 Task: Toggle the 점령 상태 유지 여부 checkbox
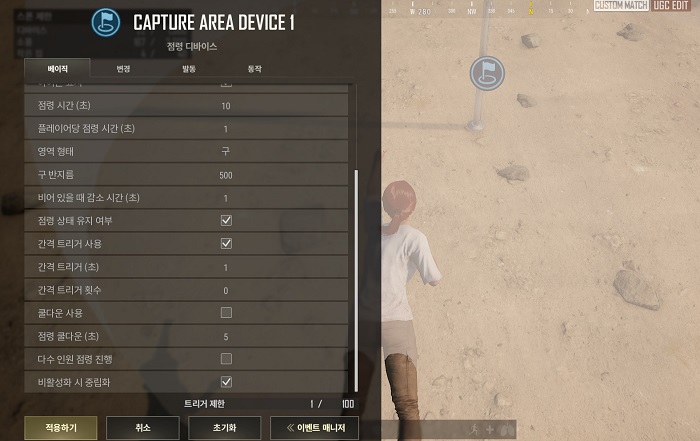click(226, 220)
